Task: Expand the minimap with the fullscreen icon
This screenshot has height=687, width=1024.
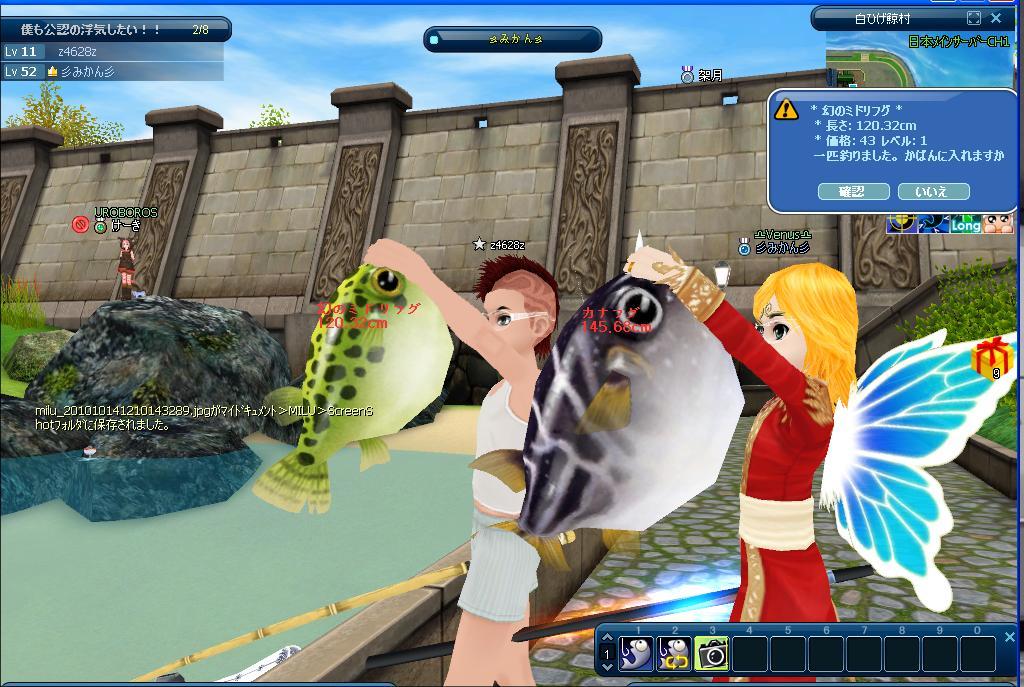Action: (974, 18)
